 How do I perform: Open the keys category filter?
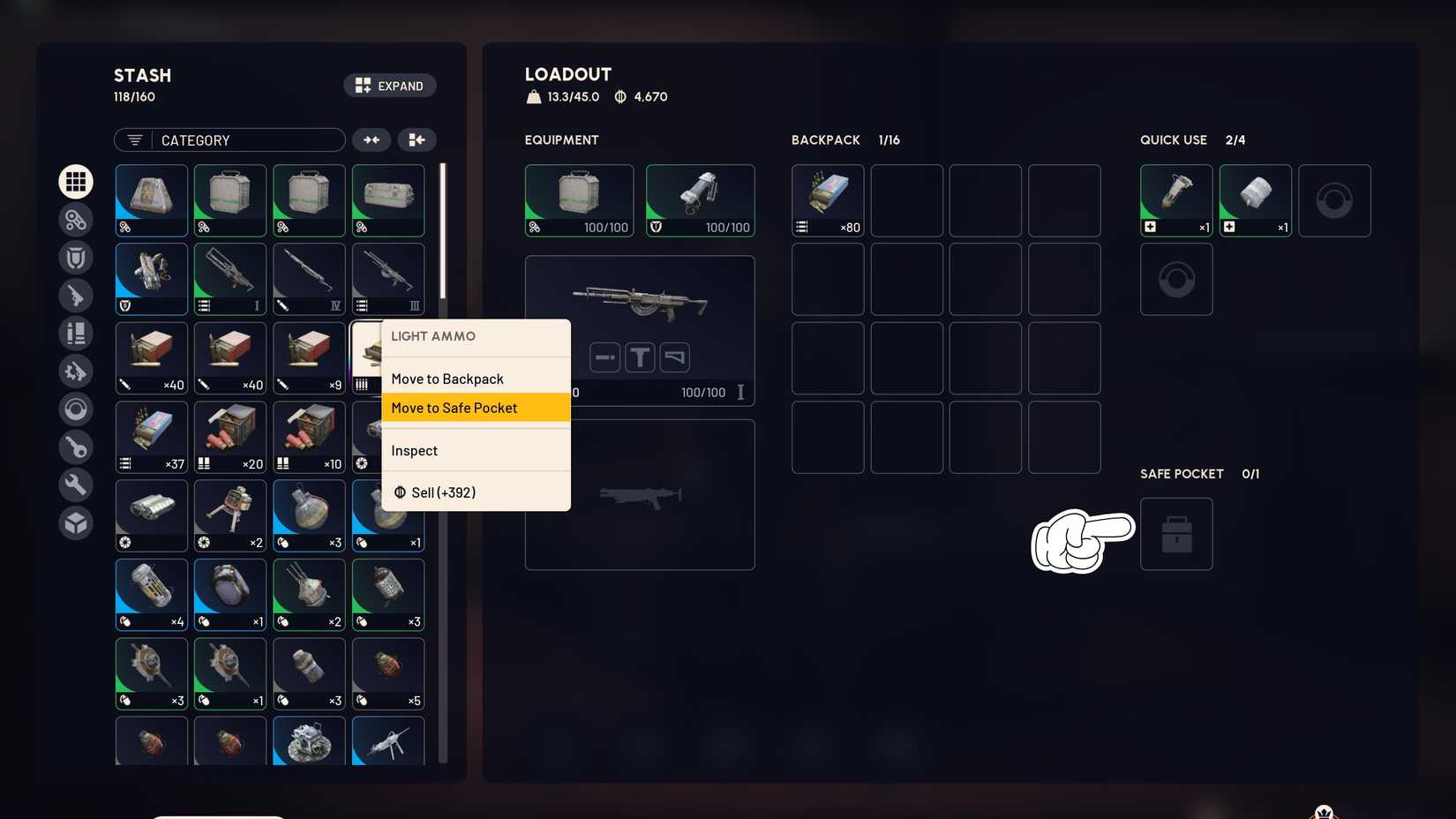76,447
